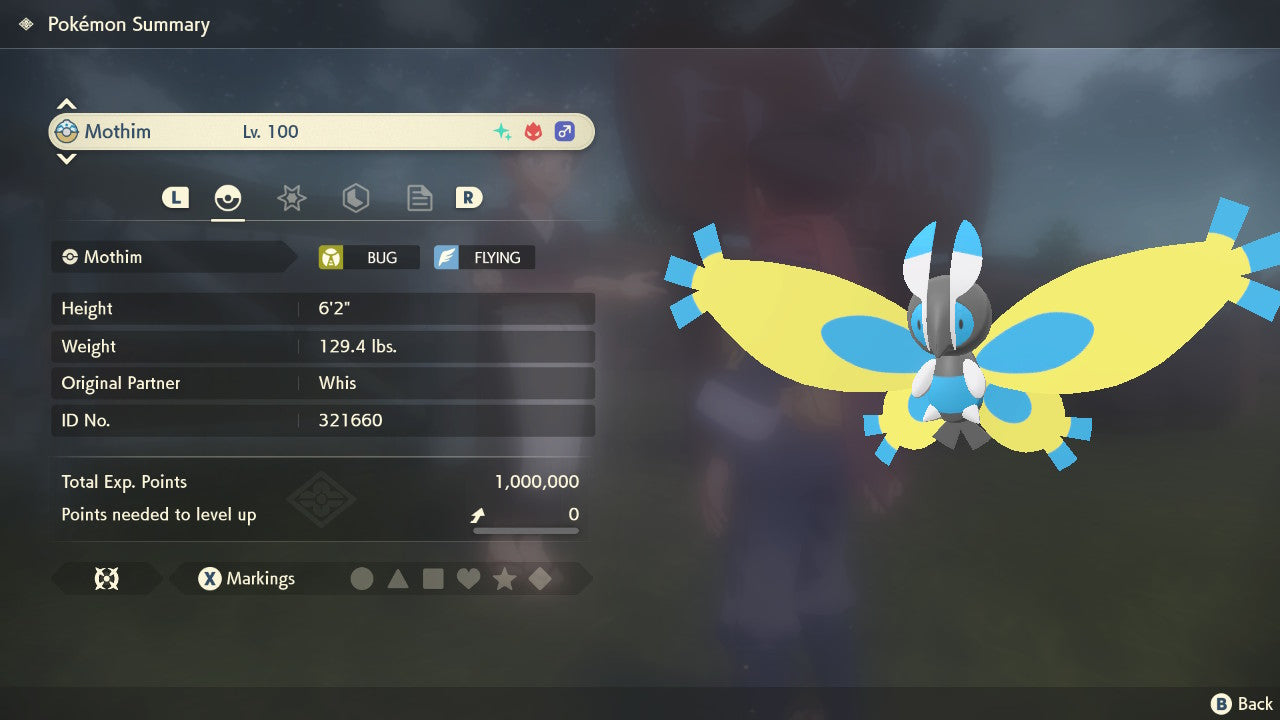Select the previous Pokémon with the up arrow
Viewport: 1280px width, 720px height.
pyautogui.click(x=66, y=104)
